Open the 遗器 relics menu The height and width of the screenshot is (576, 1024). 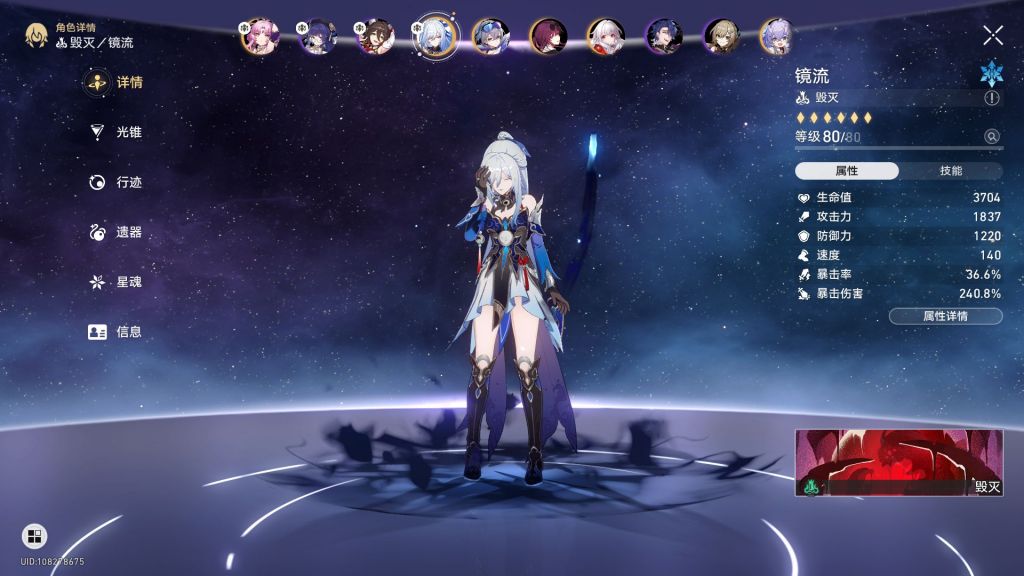point(116,232)
